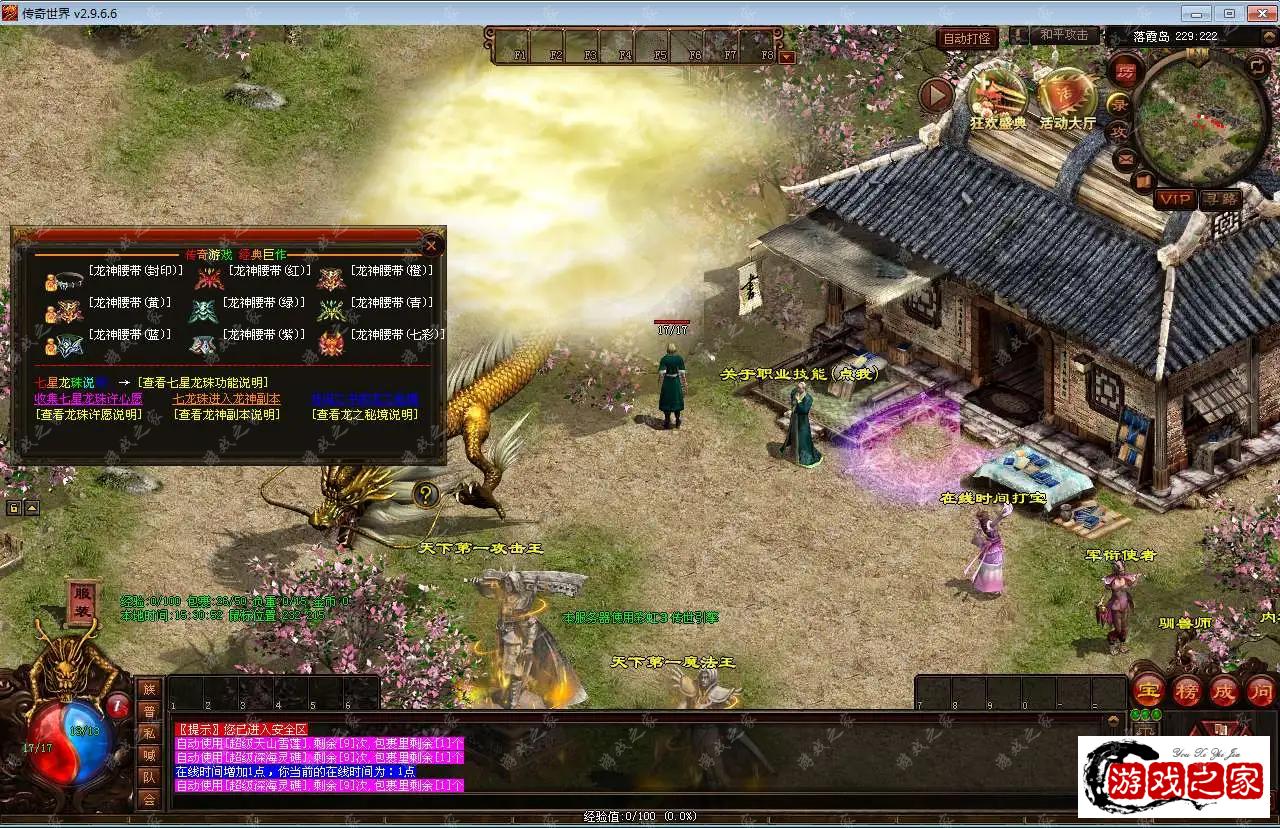
Task: Choose the 龙神腰带(红) option
Action: click(x=268, y=270)
